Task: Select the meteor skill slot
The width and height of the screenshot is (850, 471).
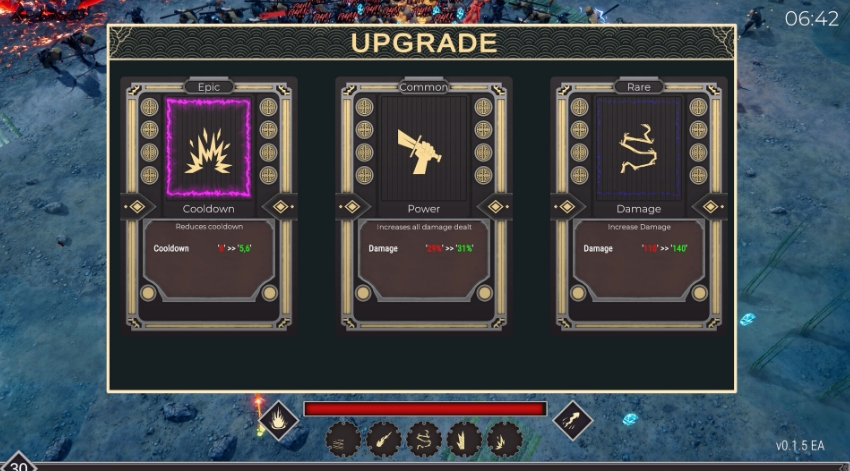Action: coord(384,439)
